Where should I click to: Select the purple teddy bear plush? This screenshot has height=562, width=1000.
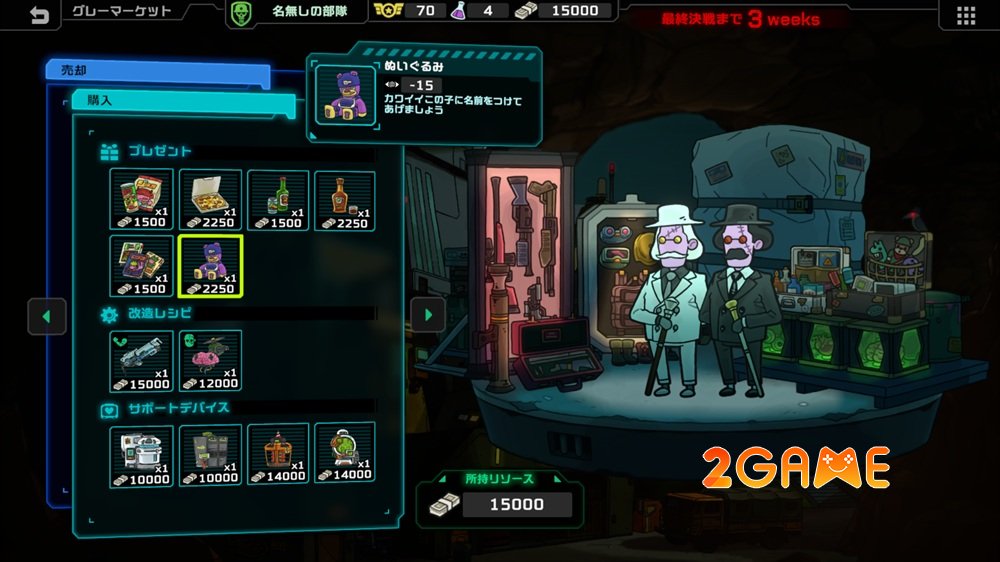[x=210, y=267]
